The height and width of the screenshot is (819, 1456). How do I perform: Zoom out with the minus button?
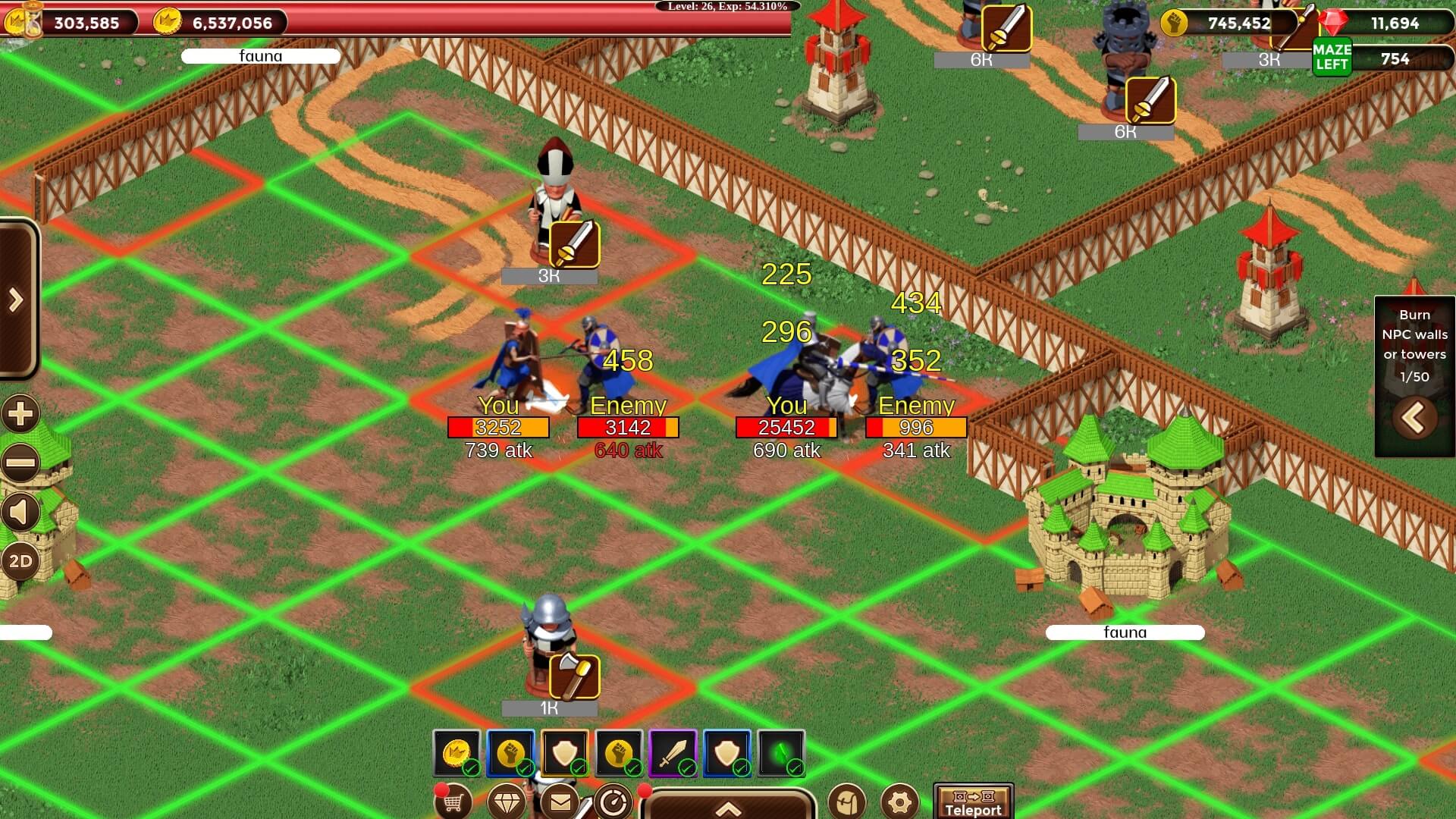point(20,463)
